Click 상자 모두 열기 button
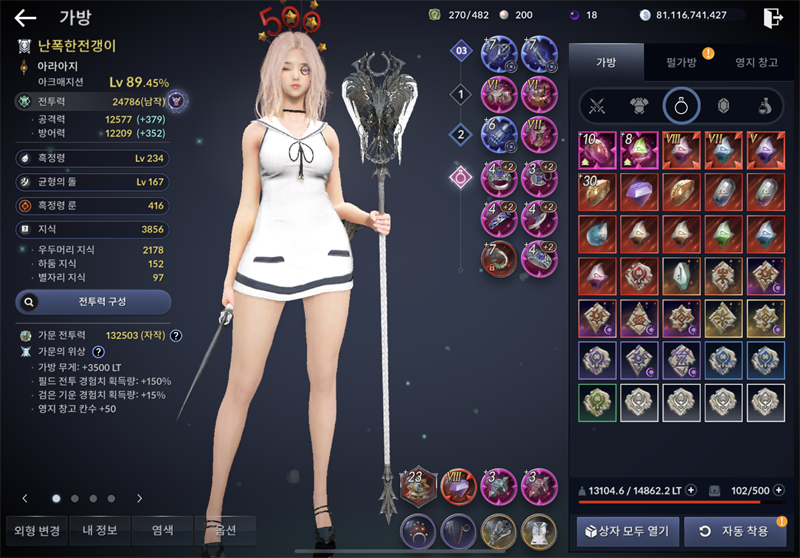The height and width of the screenshot is (558, 800). coord(628,530)
